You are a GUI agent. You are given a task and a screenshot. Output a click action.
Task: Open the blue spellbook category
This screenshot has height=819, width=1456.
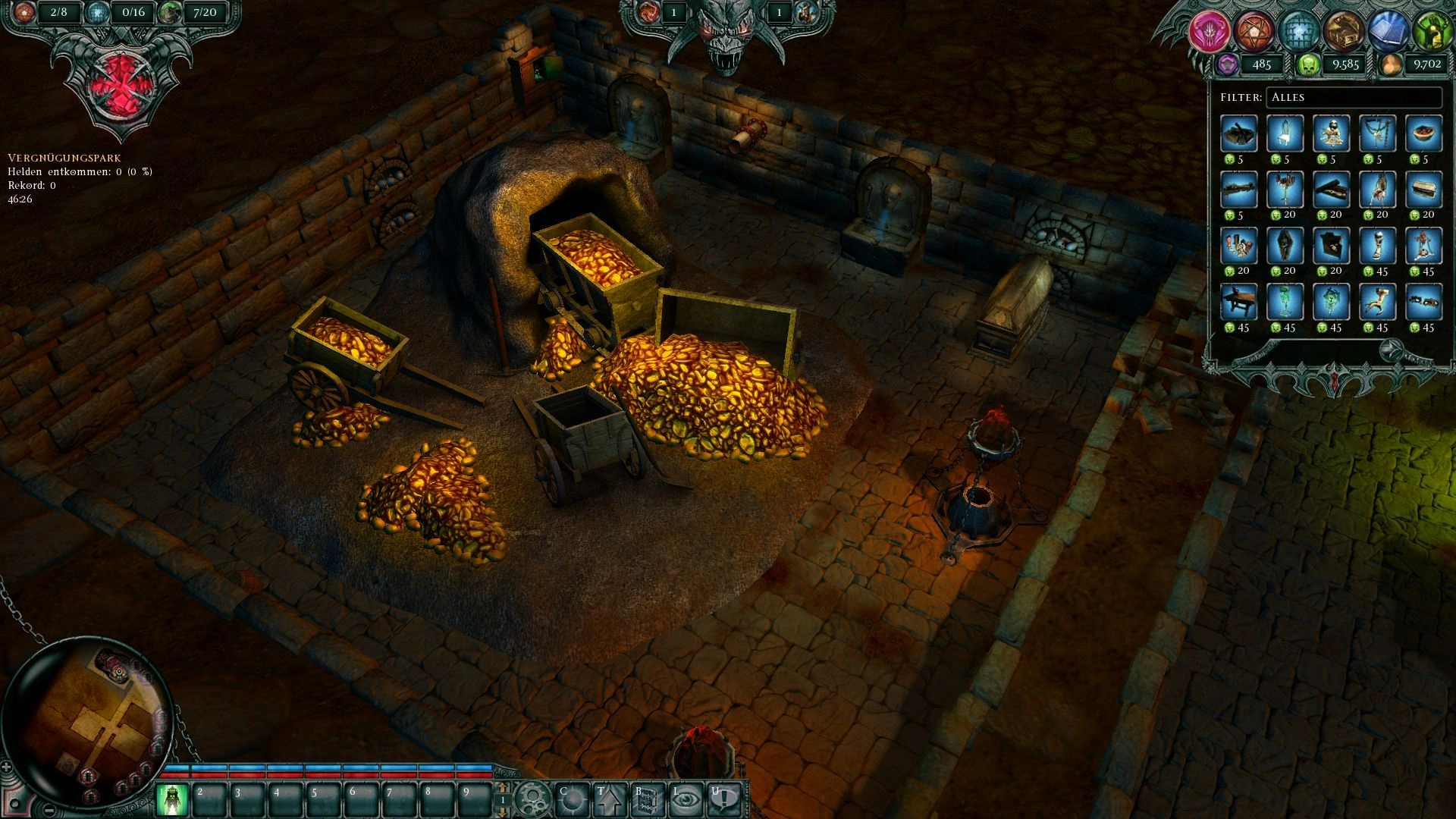1388,32
